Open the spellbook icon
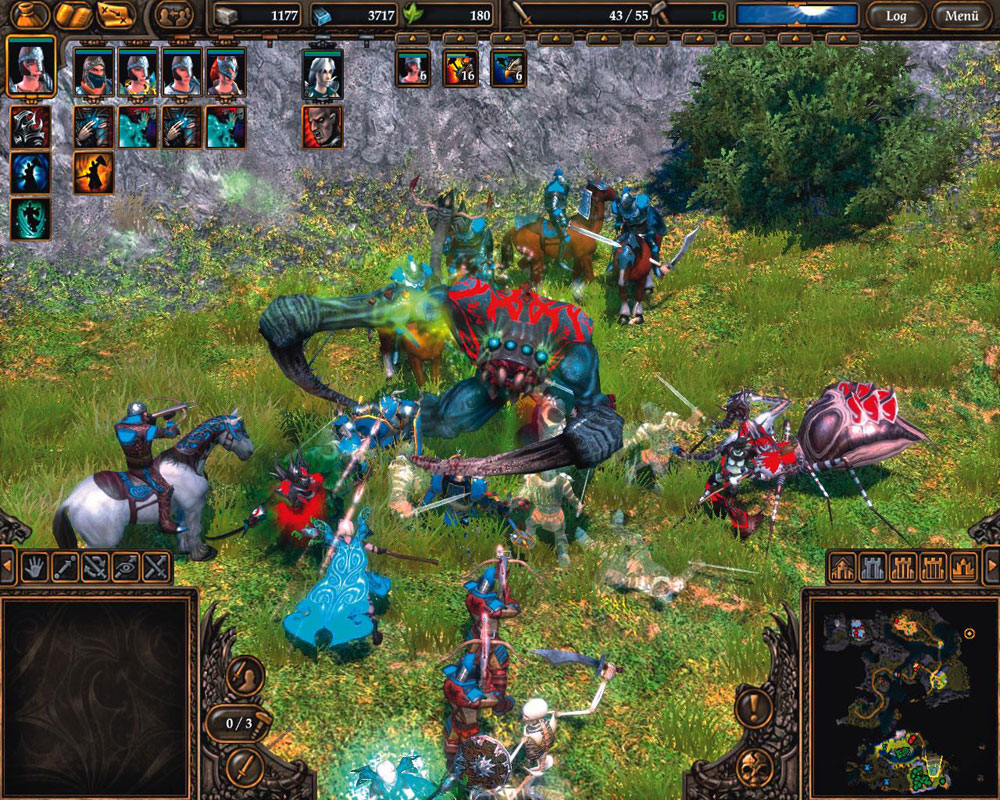 [x=74, y=14]
